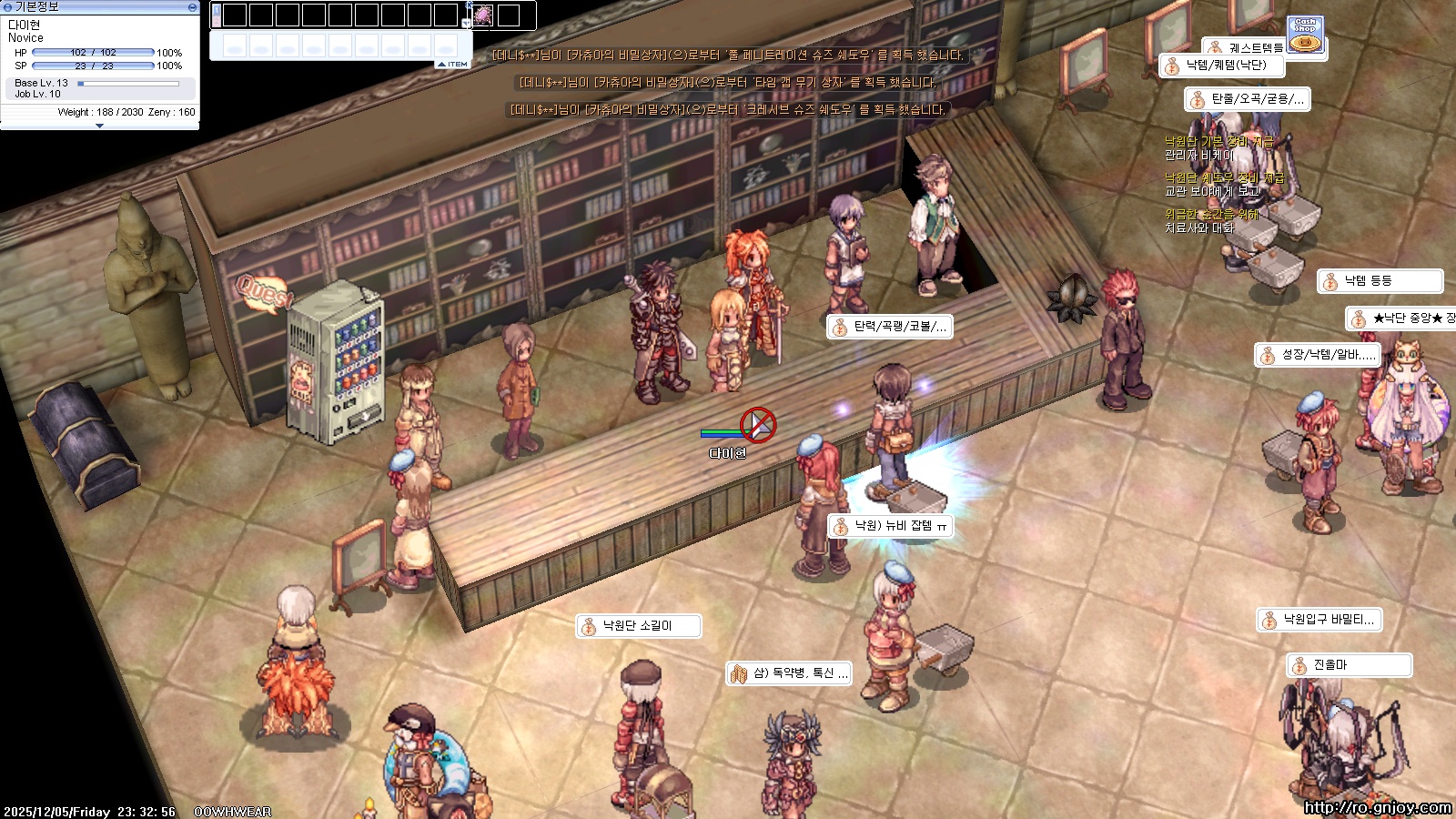The height and width of the screenshot is (819, 1456).
Task: Click the ro.gnjoy.com website link
Action: point(1377,807)
